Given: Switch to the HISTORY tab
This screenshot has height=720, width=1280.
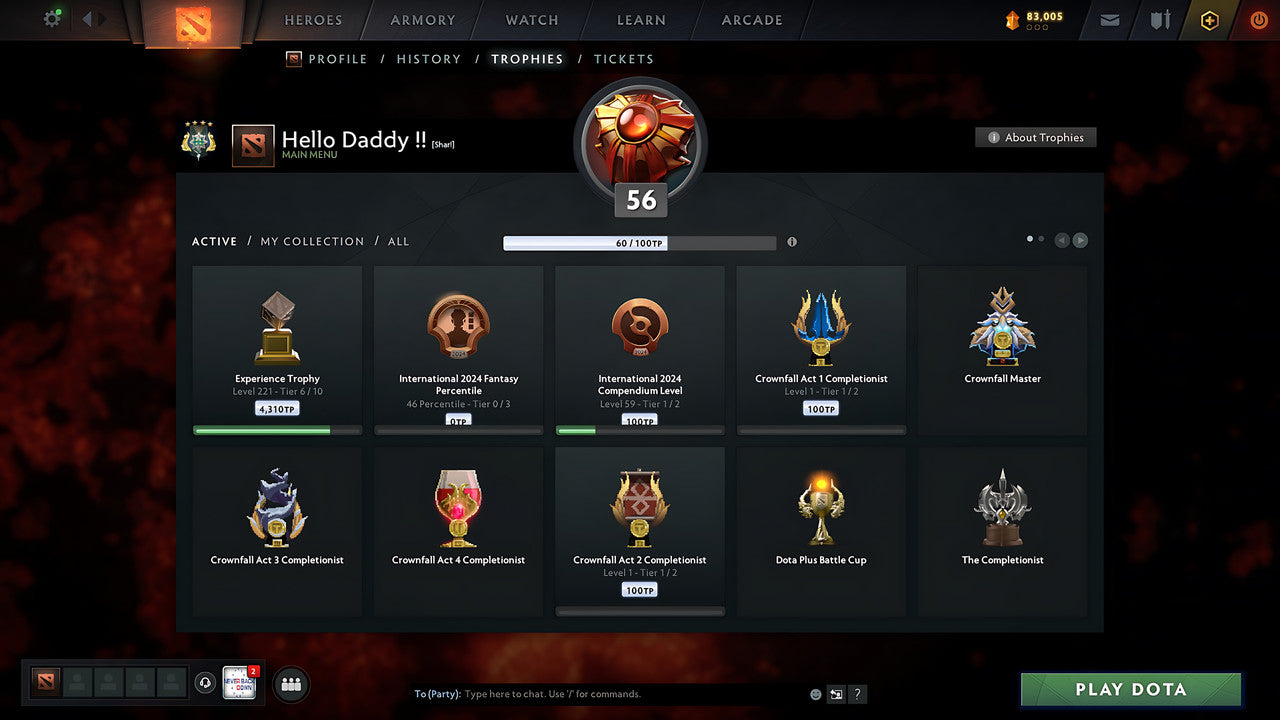Looking at the screenshot, I should [428, 59].
